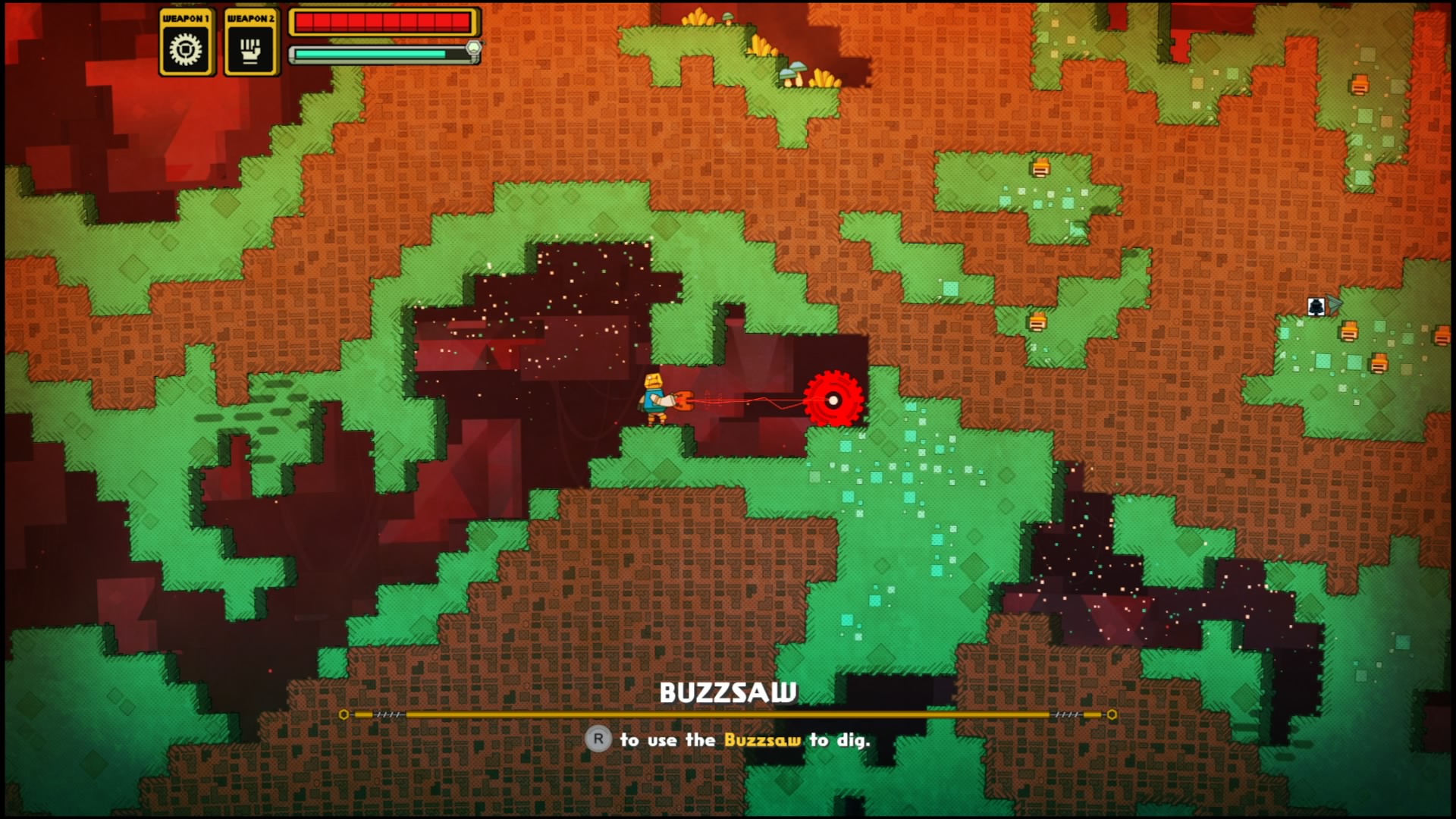
Task: Select the Weapon 1 buzzsaw slot
Action: point(185,44)
